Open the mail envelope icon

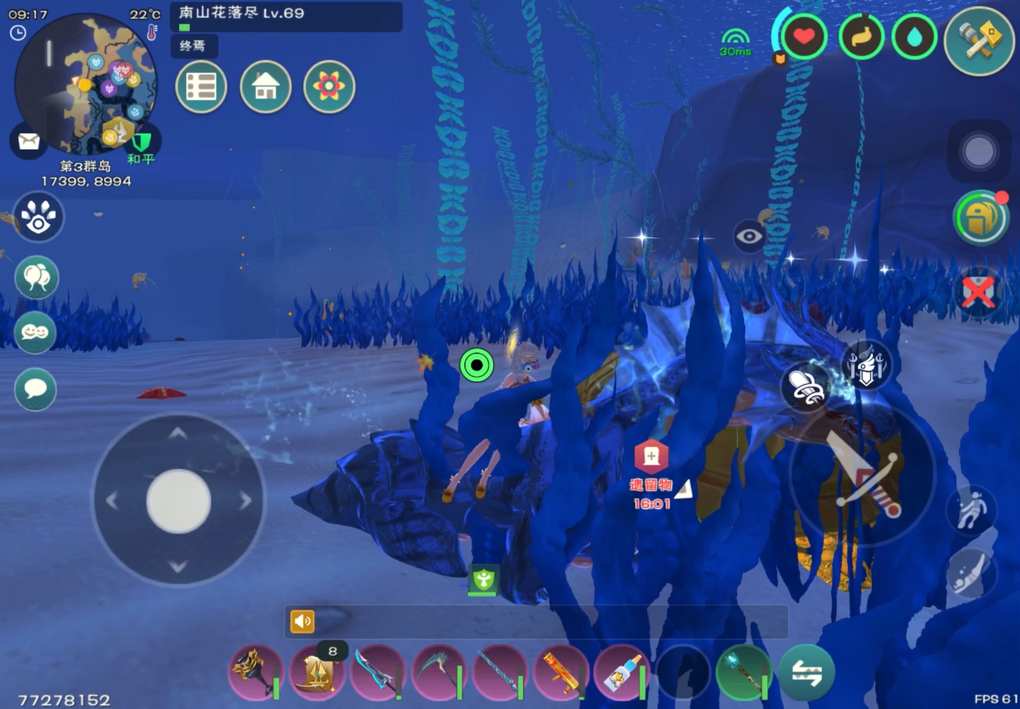point(27,140)
